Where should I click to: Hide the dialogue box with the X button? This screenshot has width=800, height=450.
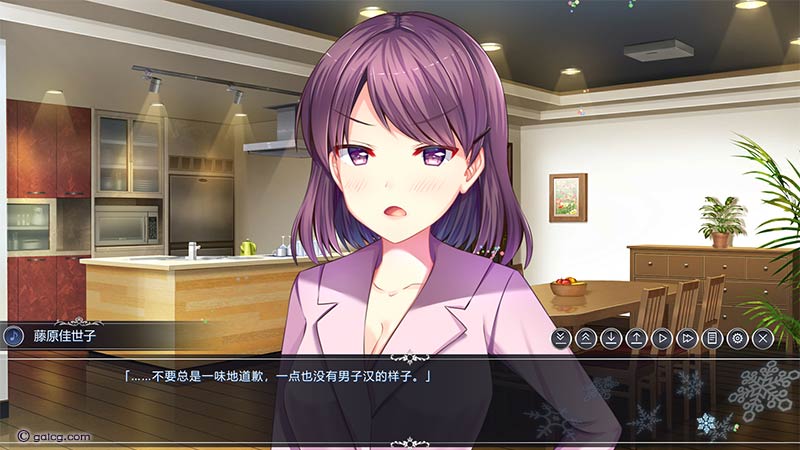click(x=763, y=338)
